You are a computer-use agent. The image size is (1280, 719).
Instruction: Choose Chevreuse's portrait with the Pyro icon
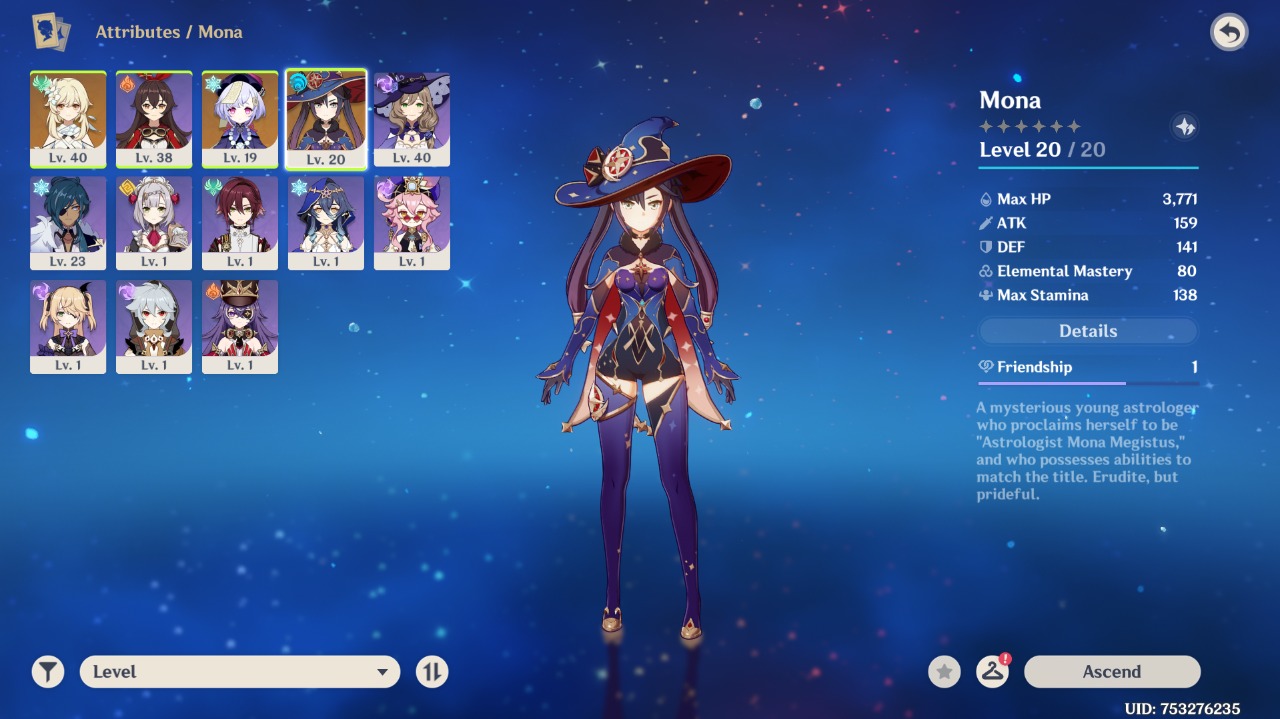[x=240, y=327]
